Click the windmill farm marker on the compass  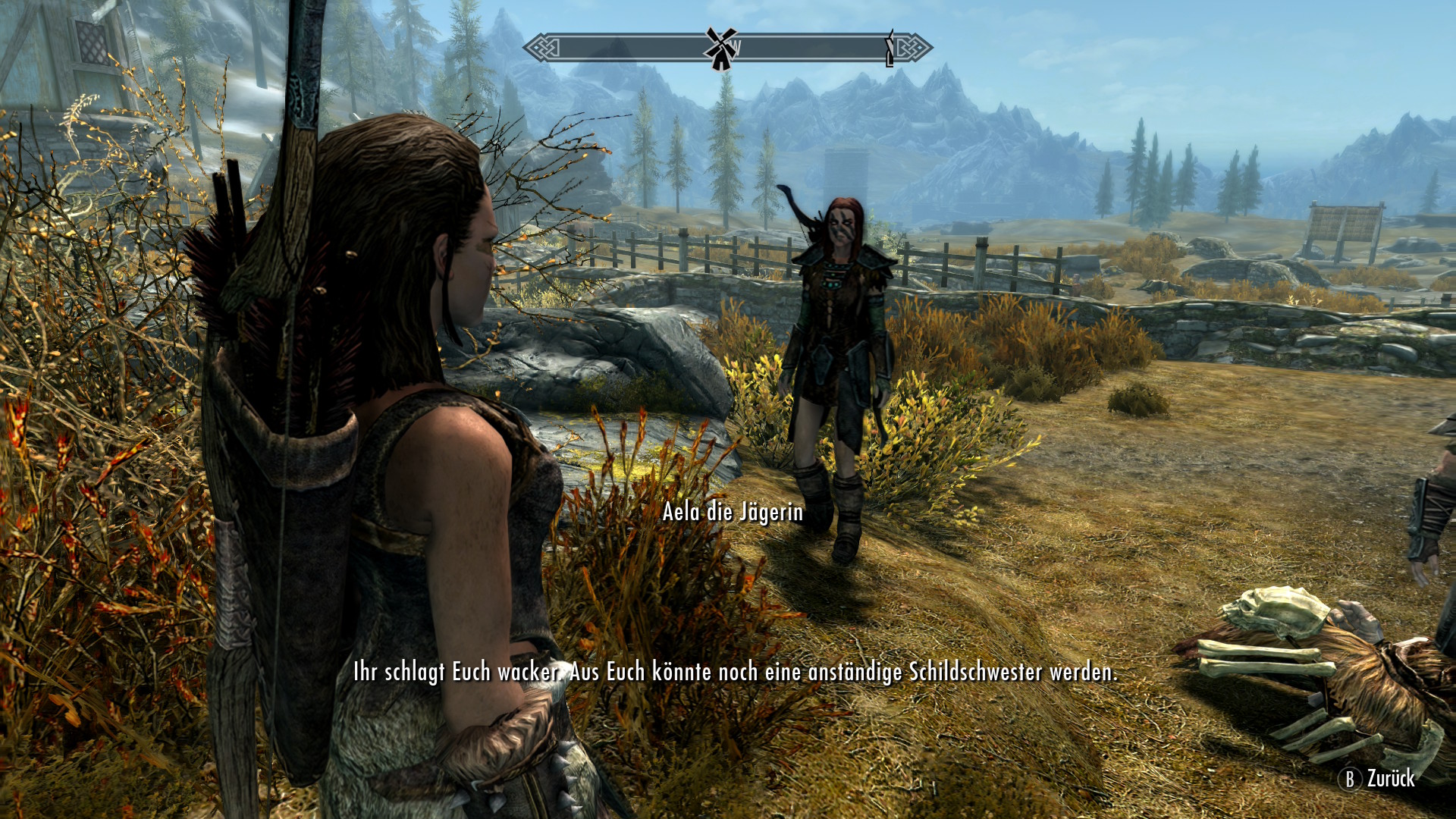pos(720,49)
